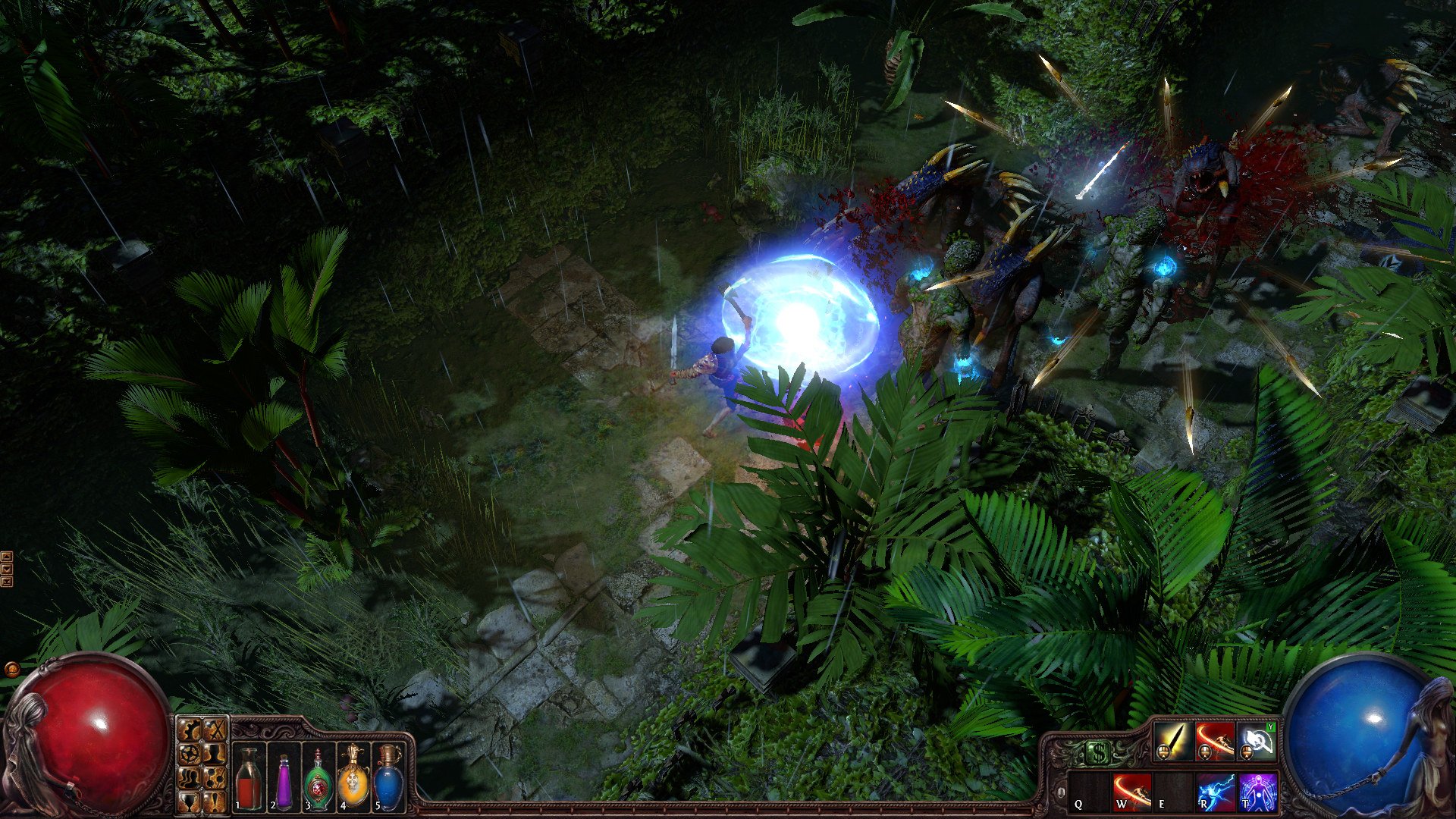Open the green dollar-sign currency display

tap(1099, 752)
